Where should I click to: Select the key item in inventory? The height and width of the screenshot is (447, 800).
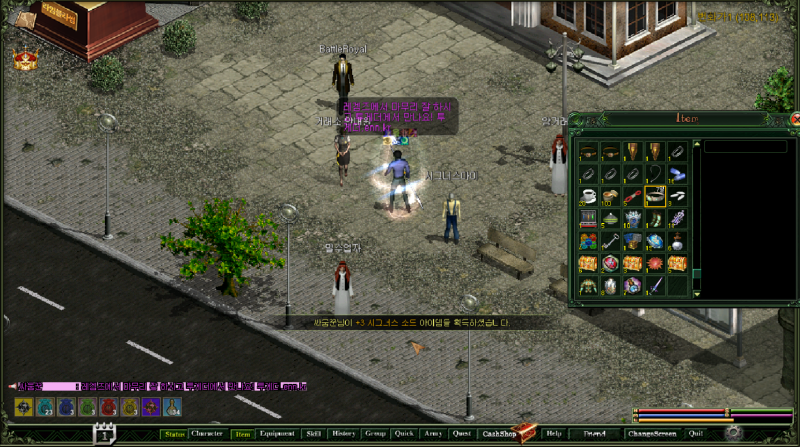pyautogui.click(x=609, y=241)
